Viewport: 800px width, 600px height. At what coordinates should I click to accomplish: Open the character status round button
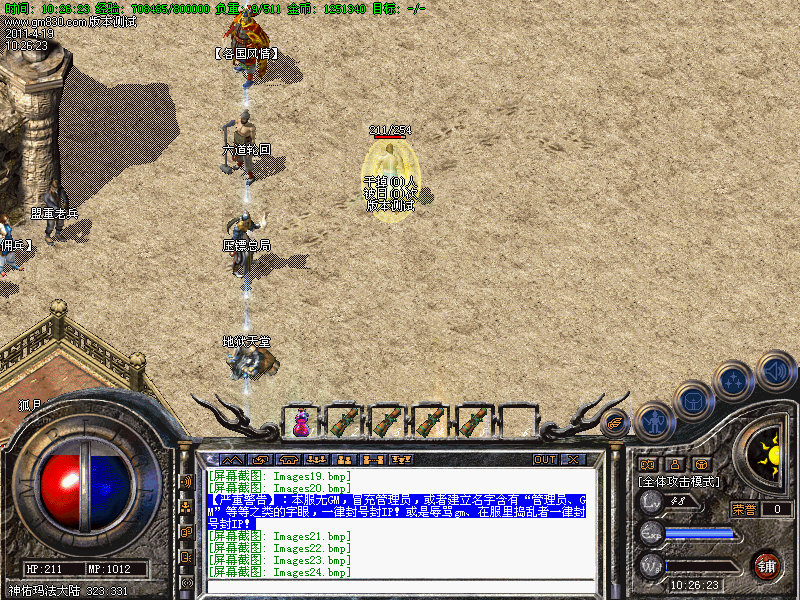tap(653, 420)
